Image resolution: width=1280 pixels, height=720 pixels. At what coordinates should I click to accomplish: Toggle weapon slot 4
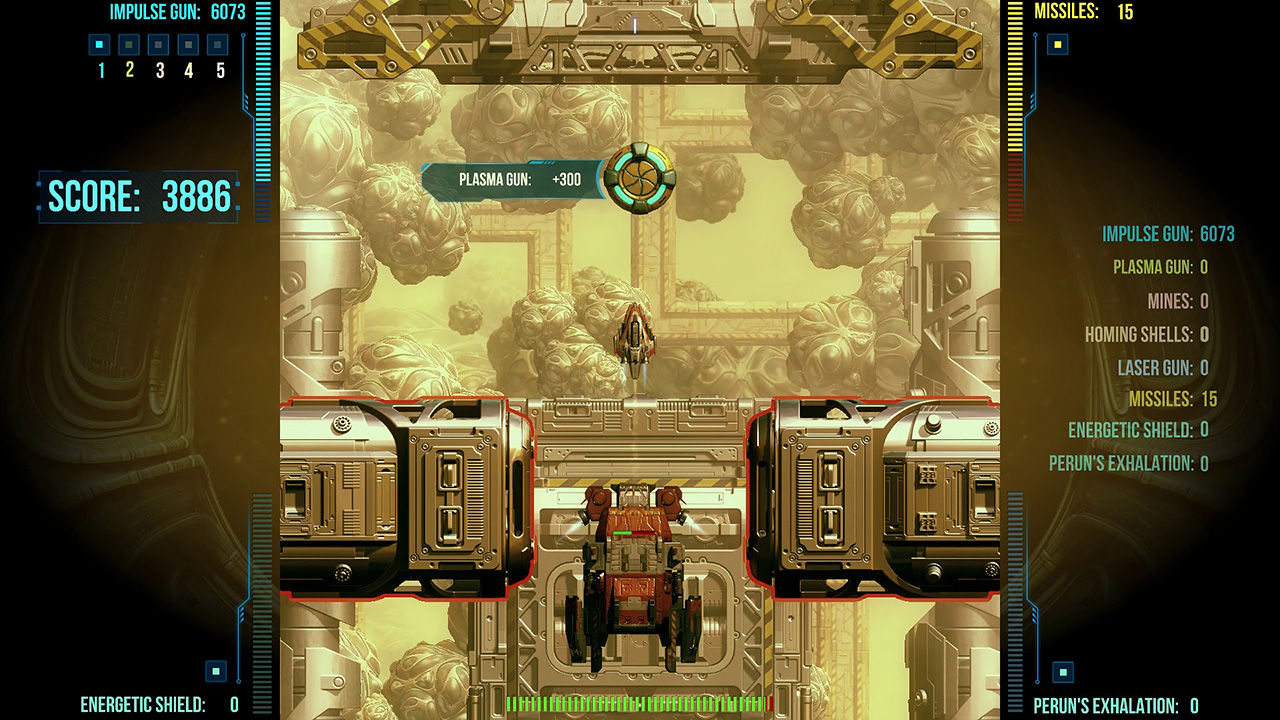pos(186,44)
